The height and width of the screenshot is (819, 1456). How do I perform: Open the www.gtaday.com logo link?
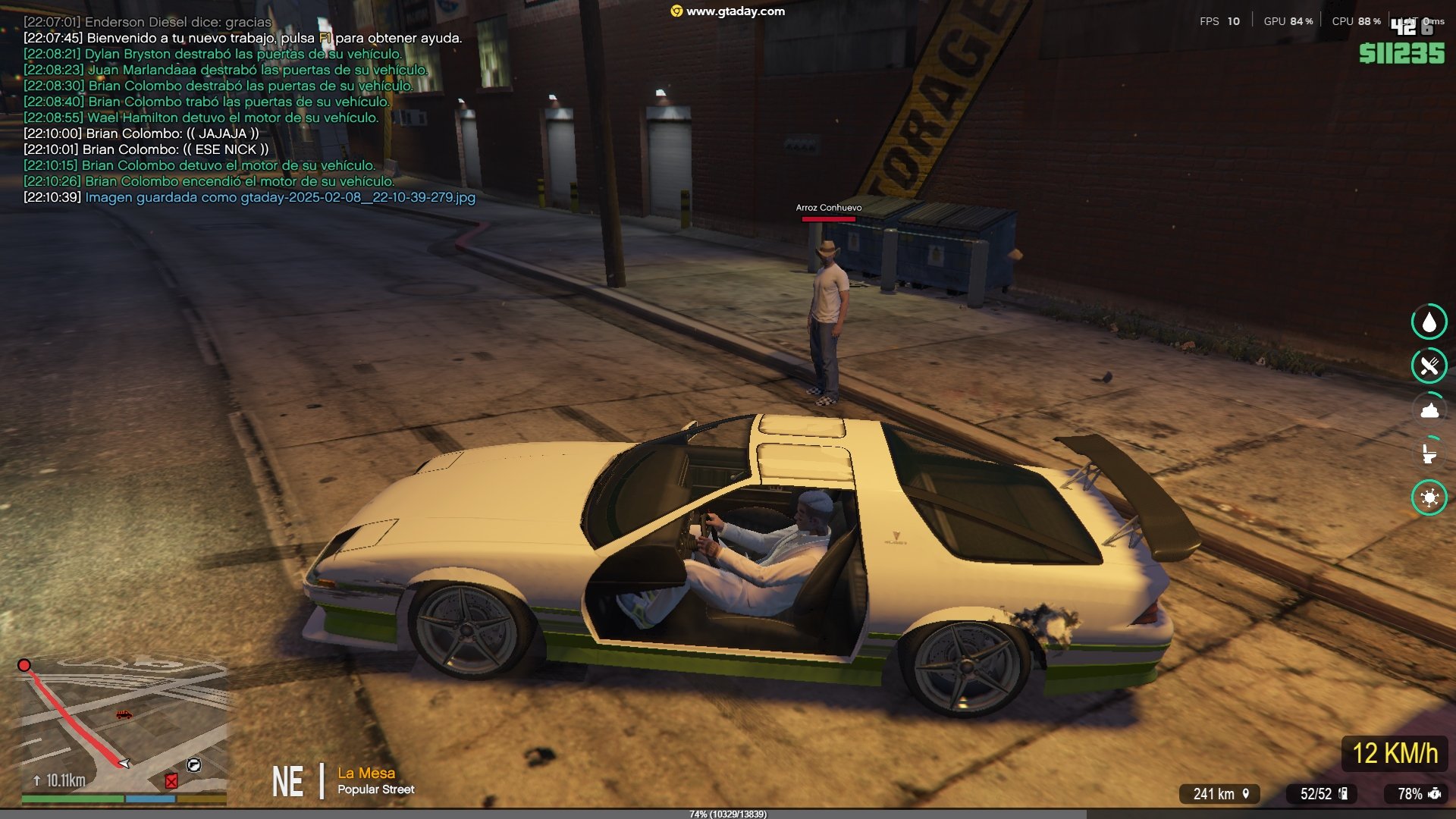[x=727, y=11]
